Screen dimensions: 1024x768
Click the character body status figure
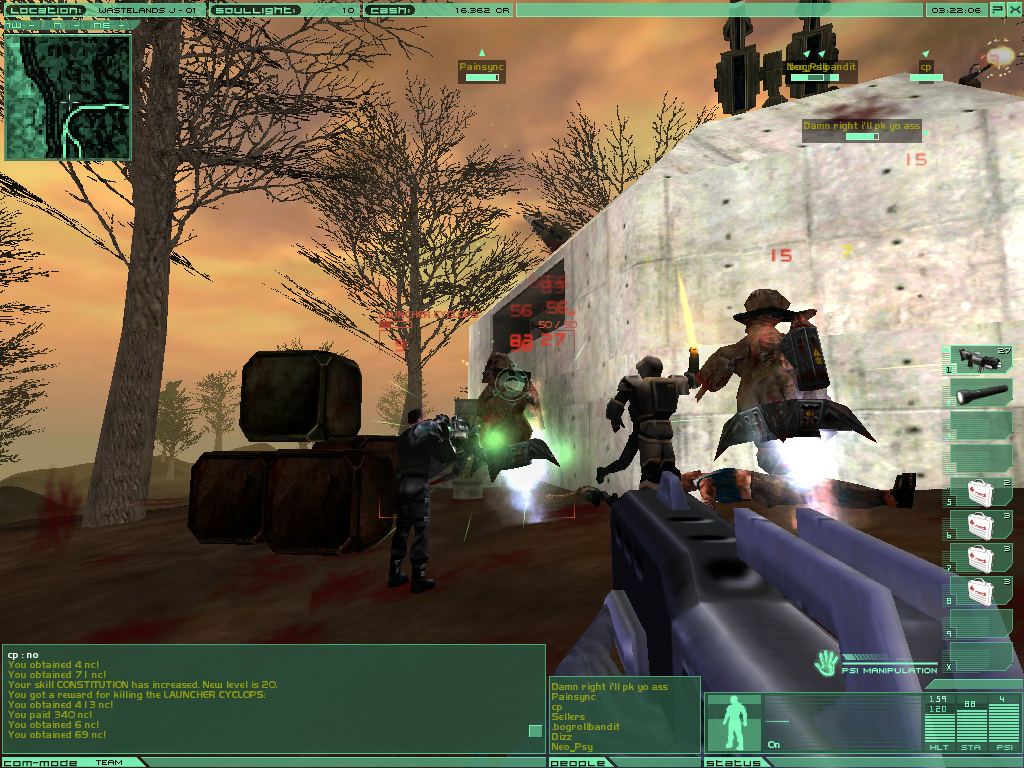733,723
